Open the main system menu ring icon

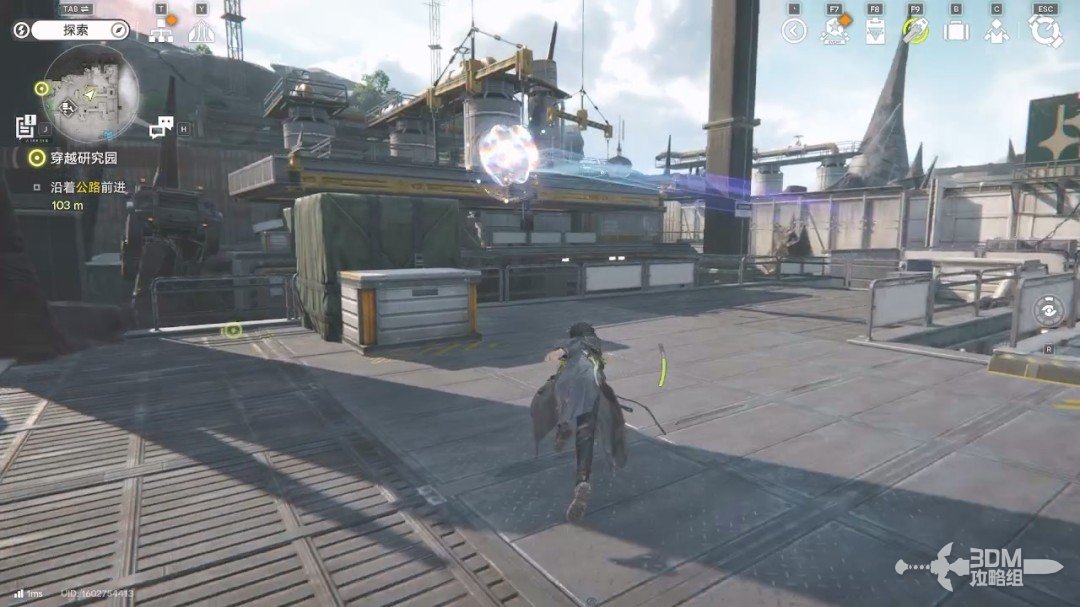1045,31
